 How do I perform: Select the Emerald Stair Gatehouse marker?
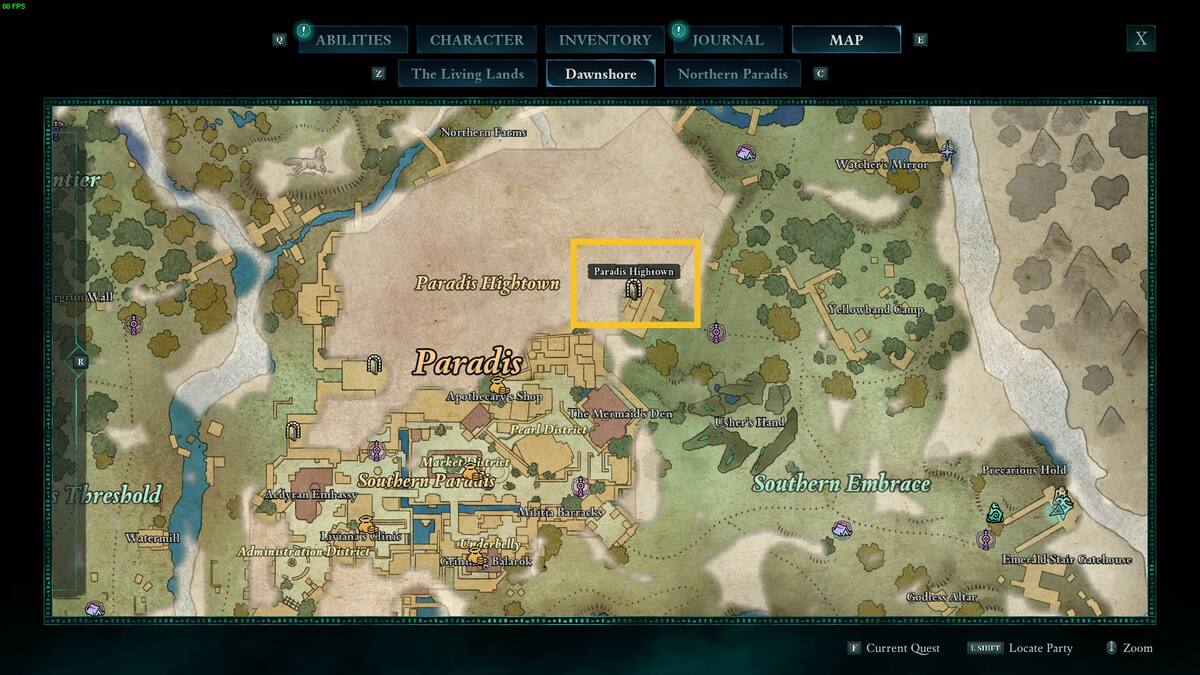(1058, 506)
